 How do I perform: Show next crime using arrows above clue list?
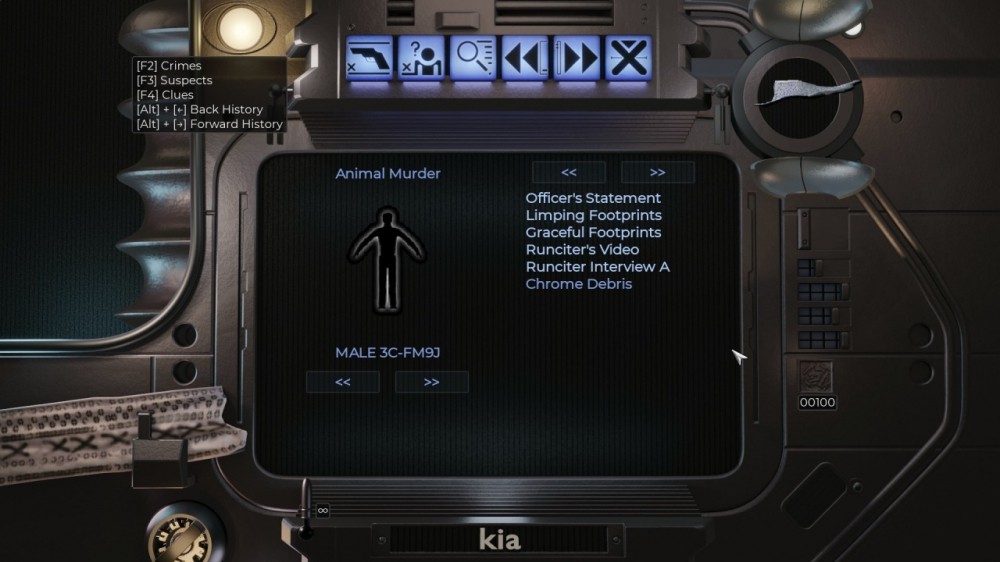657,172
